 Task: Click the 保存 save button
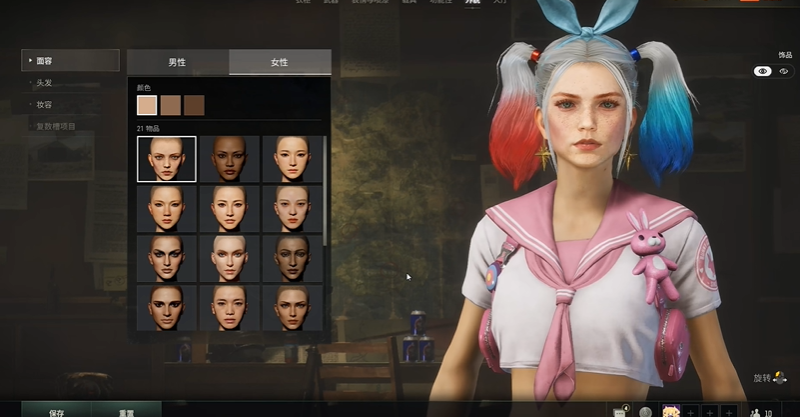coord(57,410)
